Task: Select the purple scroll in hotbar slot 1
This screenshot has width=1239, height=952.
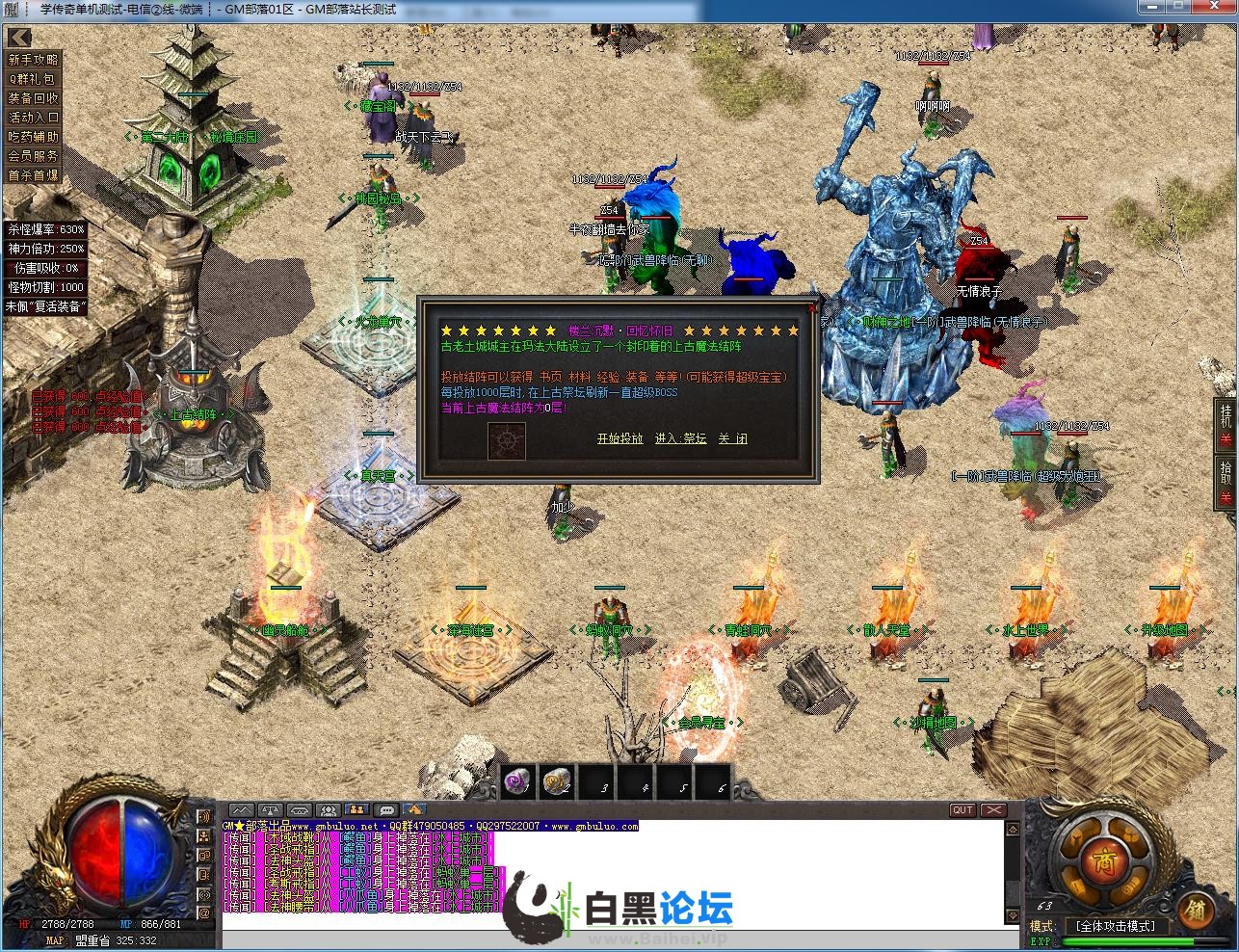Action: 519,781
